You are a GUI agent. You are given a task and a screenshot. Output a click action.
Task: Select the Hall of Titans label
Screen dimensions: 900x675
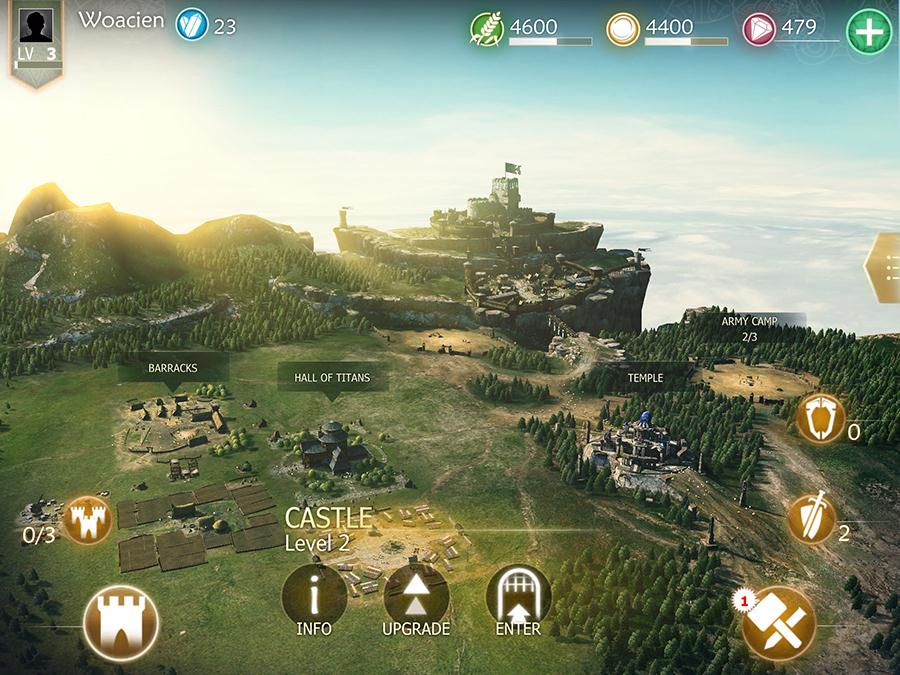click(x=331, y=379)
